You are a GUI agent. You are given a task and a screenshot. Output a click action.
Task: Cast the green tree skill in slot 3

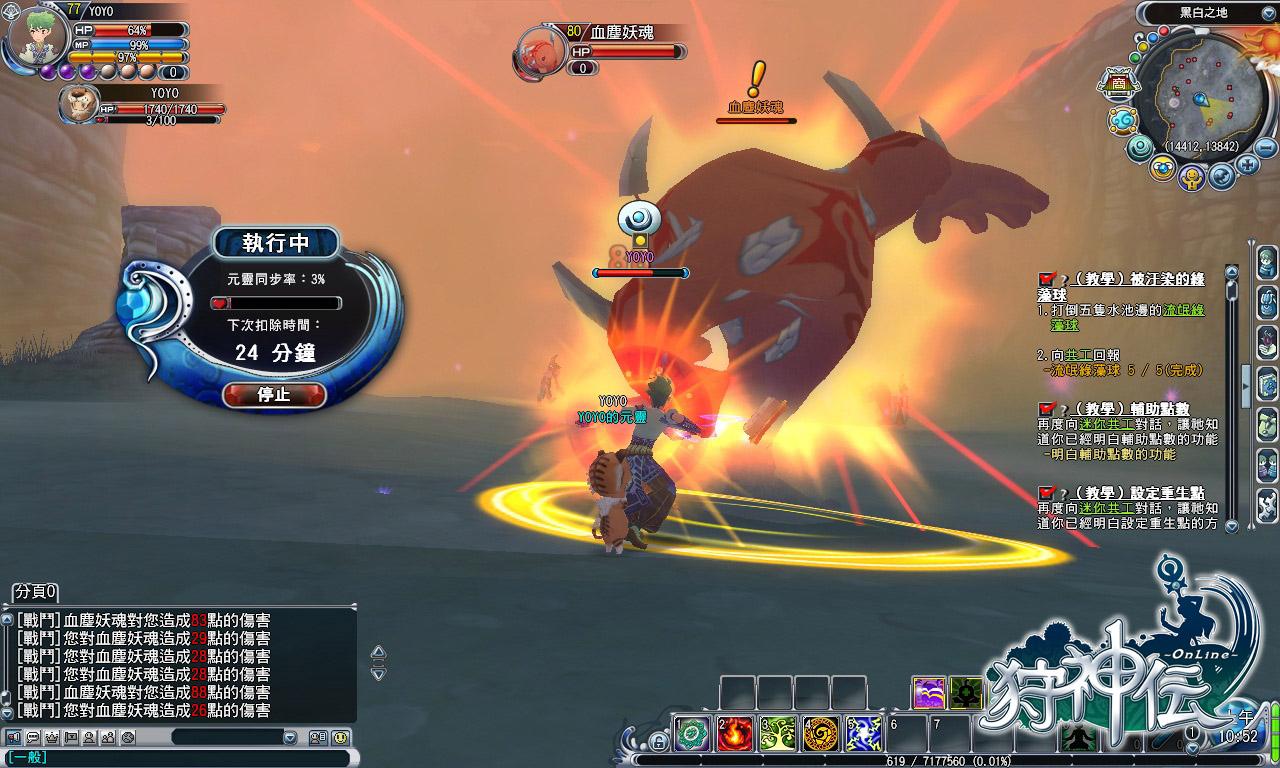coord(777,734)
